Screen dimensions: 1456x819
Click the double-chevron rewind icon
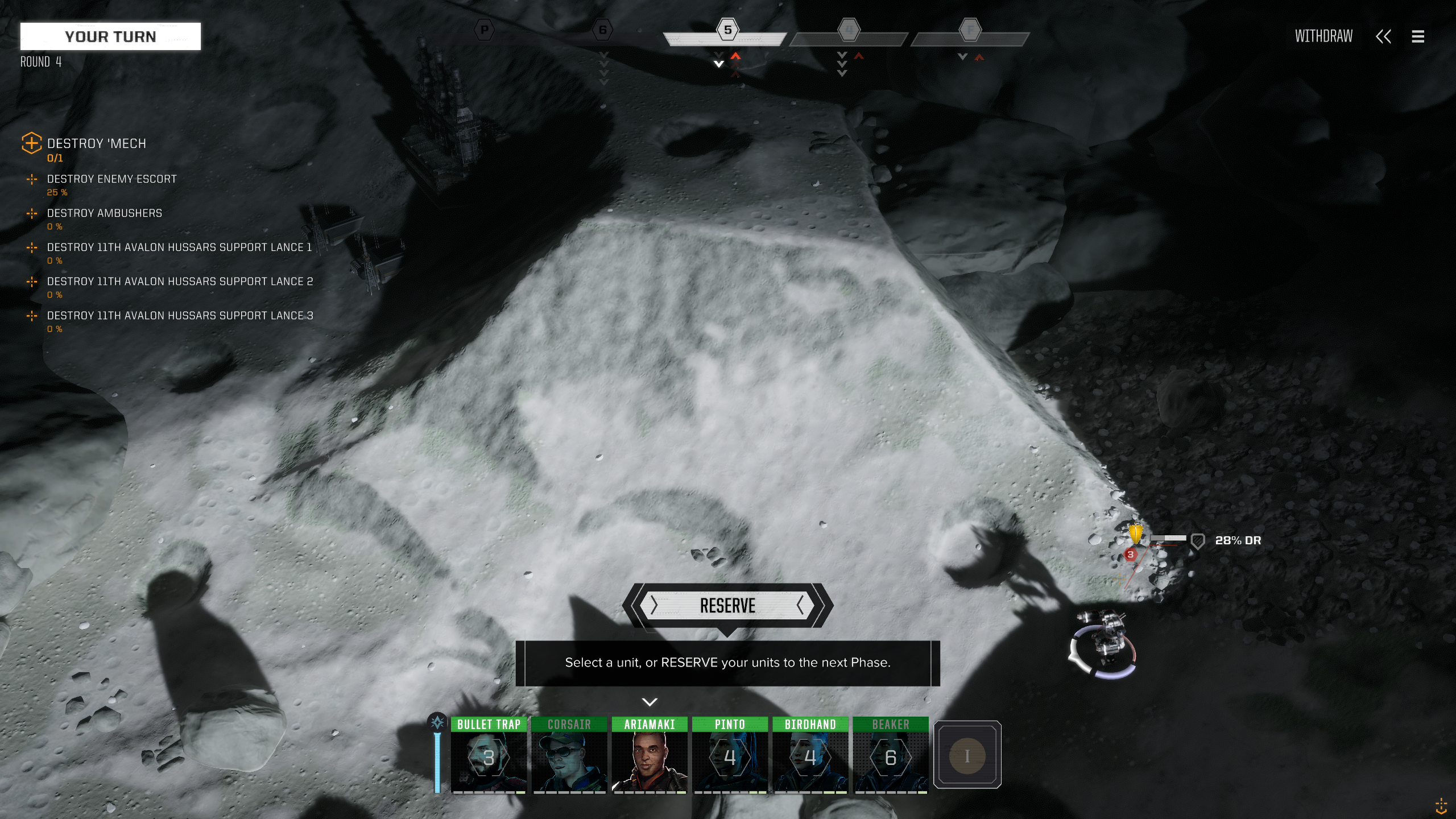1383,37
